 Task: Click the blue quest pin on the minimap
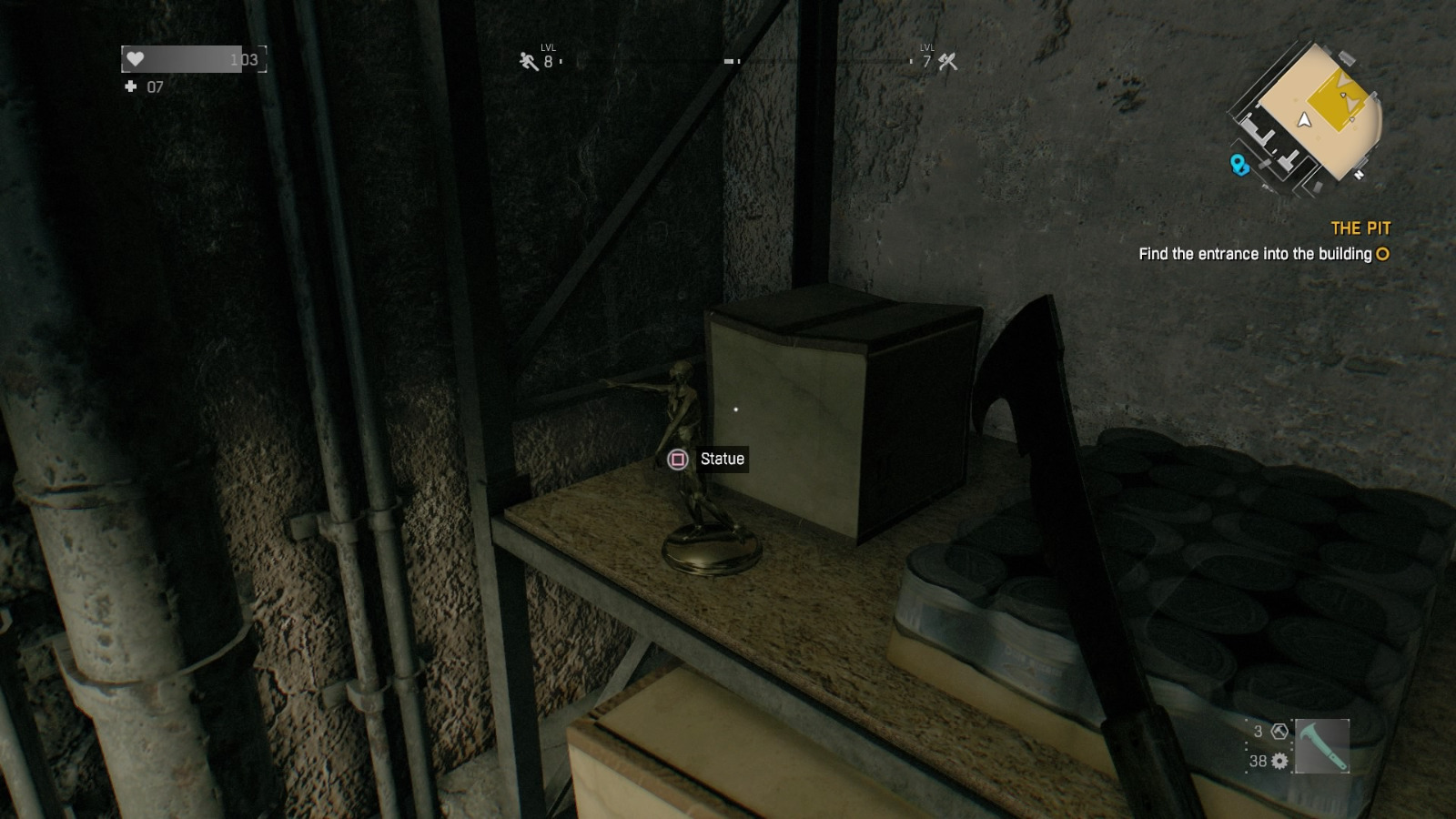(1239, 165)
